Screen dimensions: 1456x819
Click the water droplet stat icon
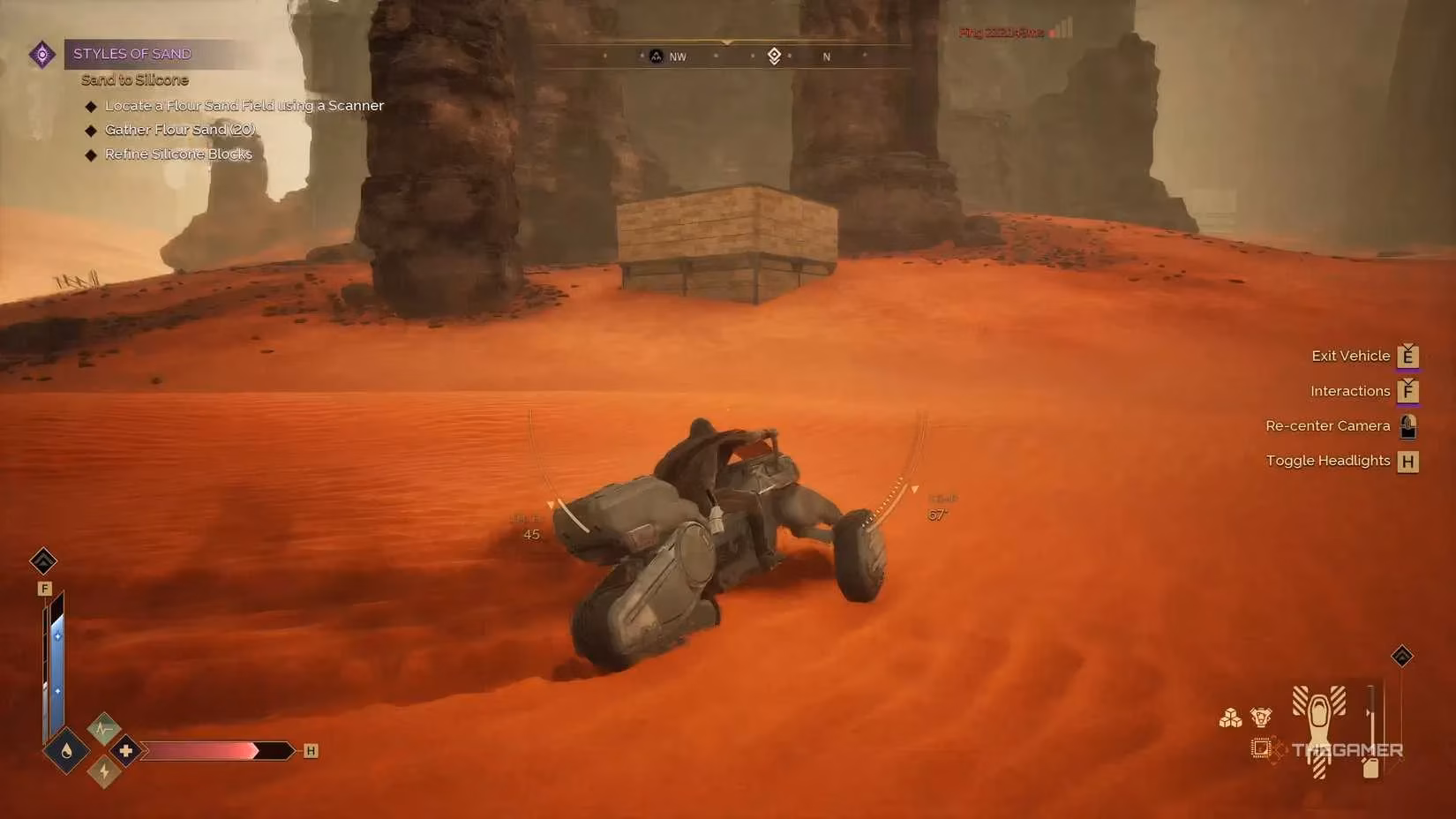(65, 750)
